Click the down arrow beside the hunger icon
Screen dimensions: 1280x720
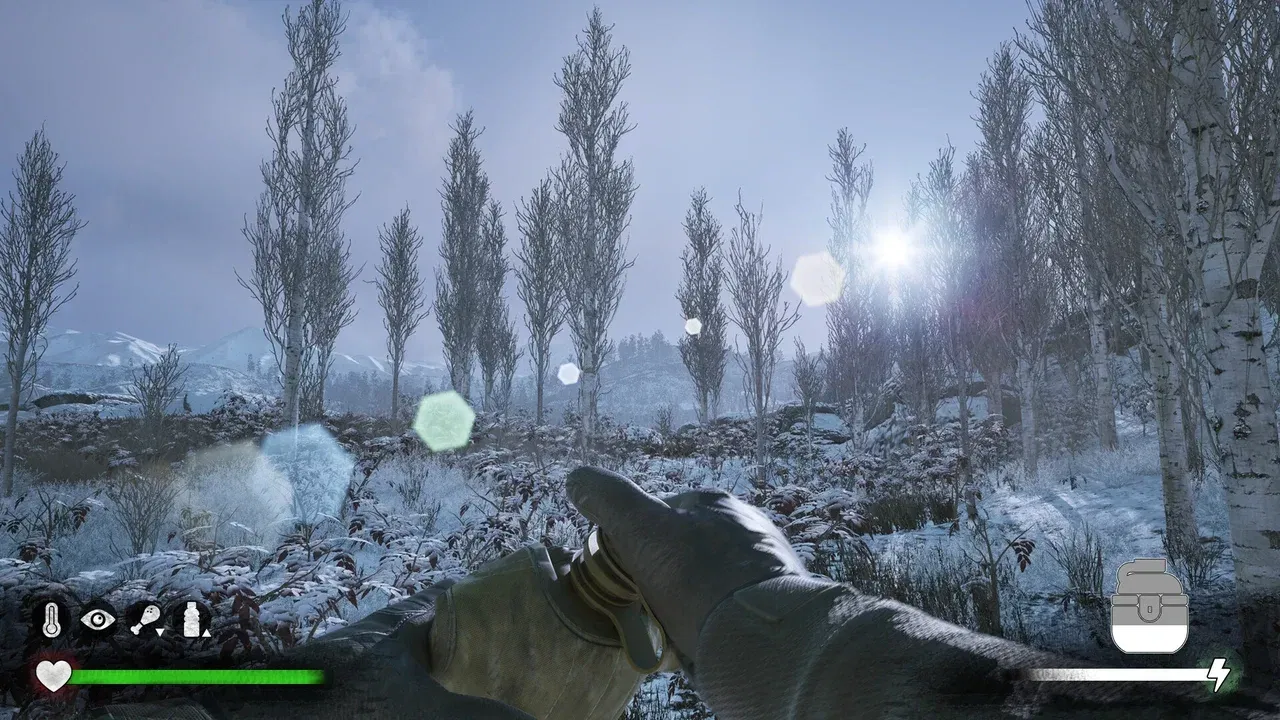pyautogui.click(x=160, y=632)
